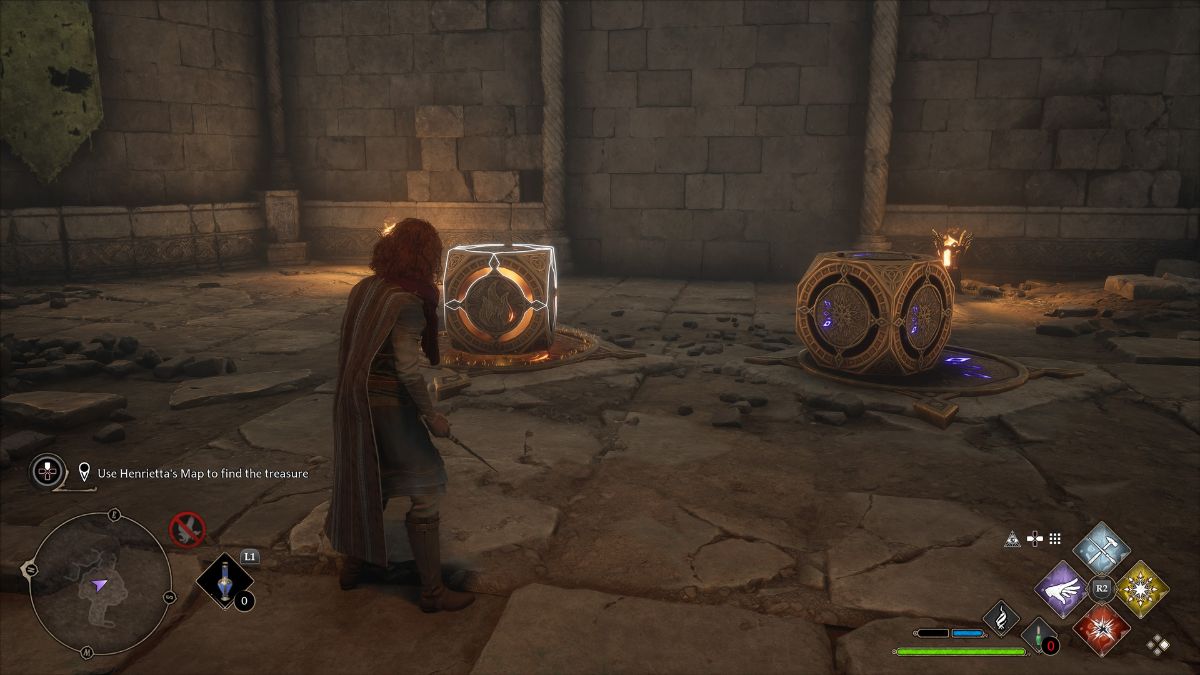The width and height of the screenshot is (1200, 675).
Task: Cast the yellow starburst spell
Action: click(x=1142, y=589)
